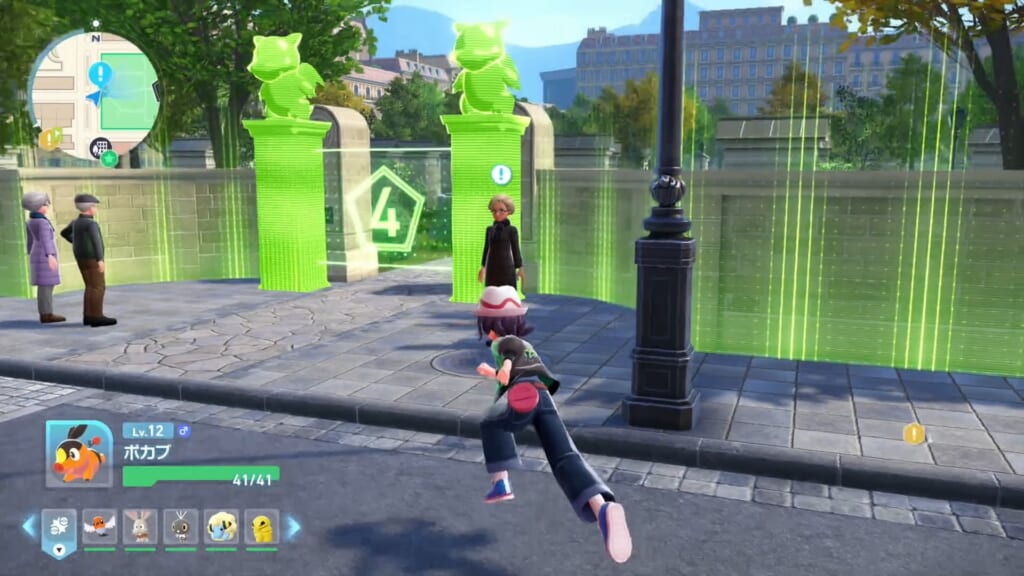Click the dark building marker on minimap
Screen dimensions: 1024x576
(99, 147)
